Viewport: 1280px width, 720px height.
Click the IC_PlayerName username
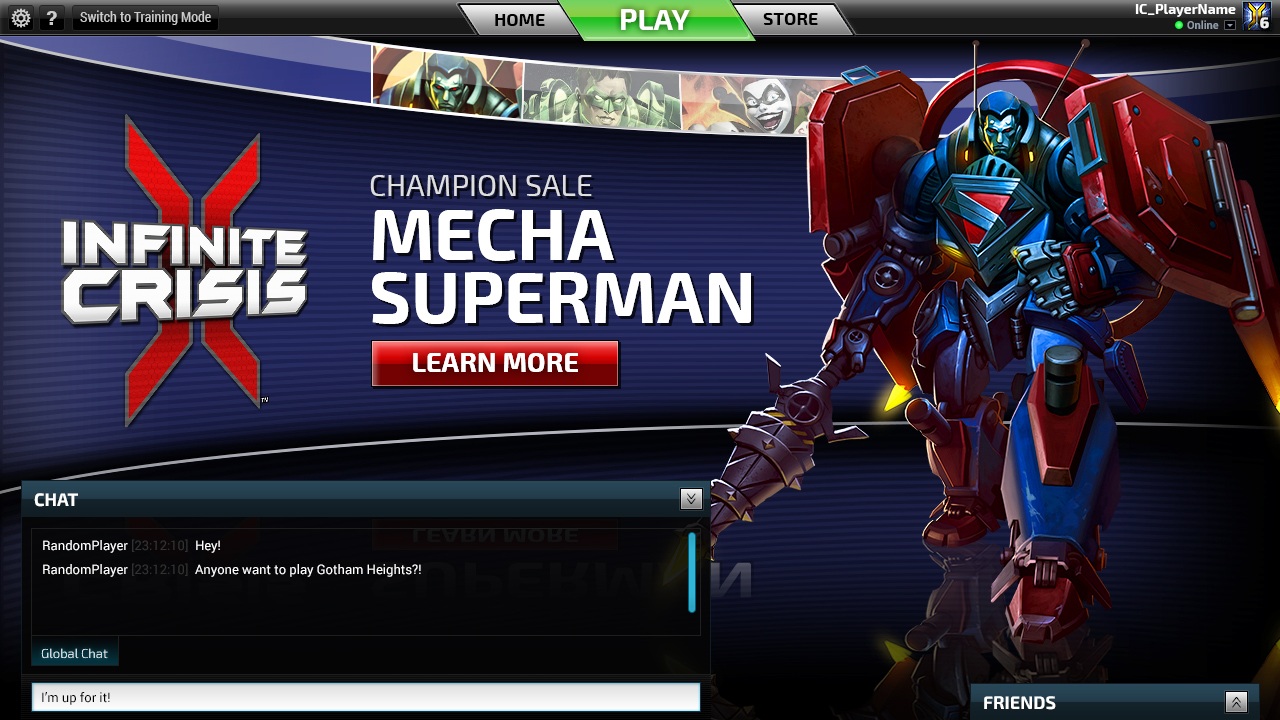[x=1185, y=9]
